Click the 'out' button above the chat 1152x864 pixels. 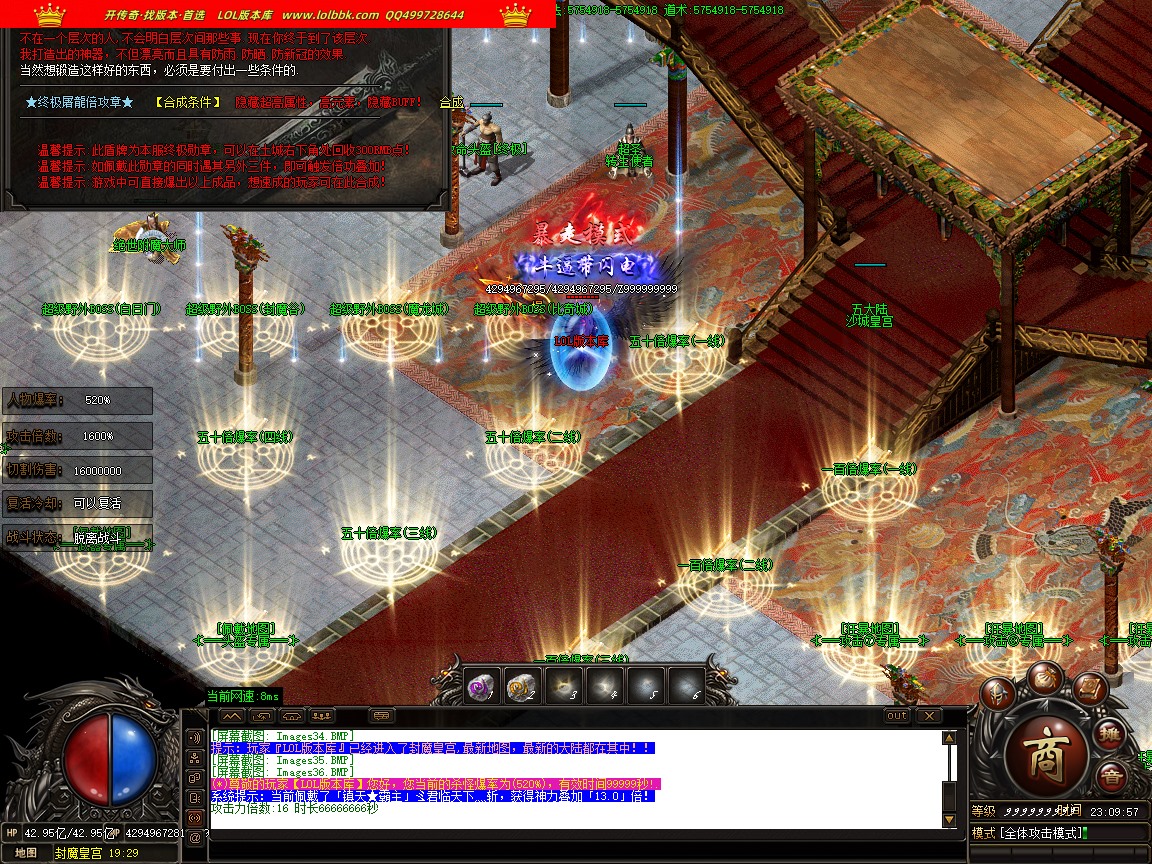897,716
